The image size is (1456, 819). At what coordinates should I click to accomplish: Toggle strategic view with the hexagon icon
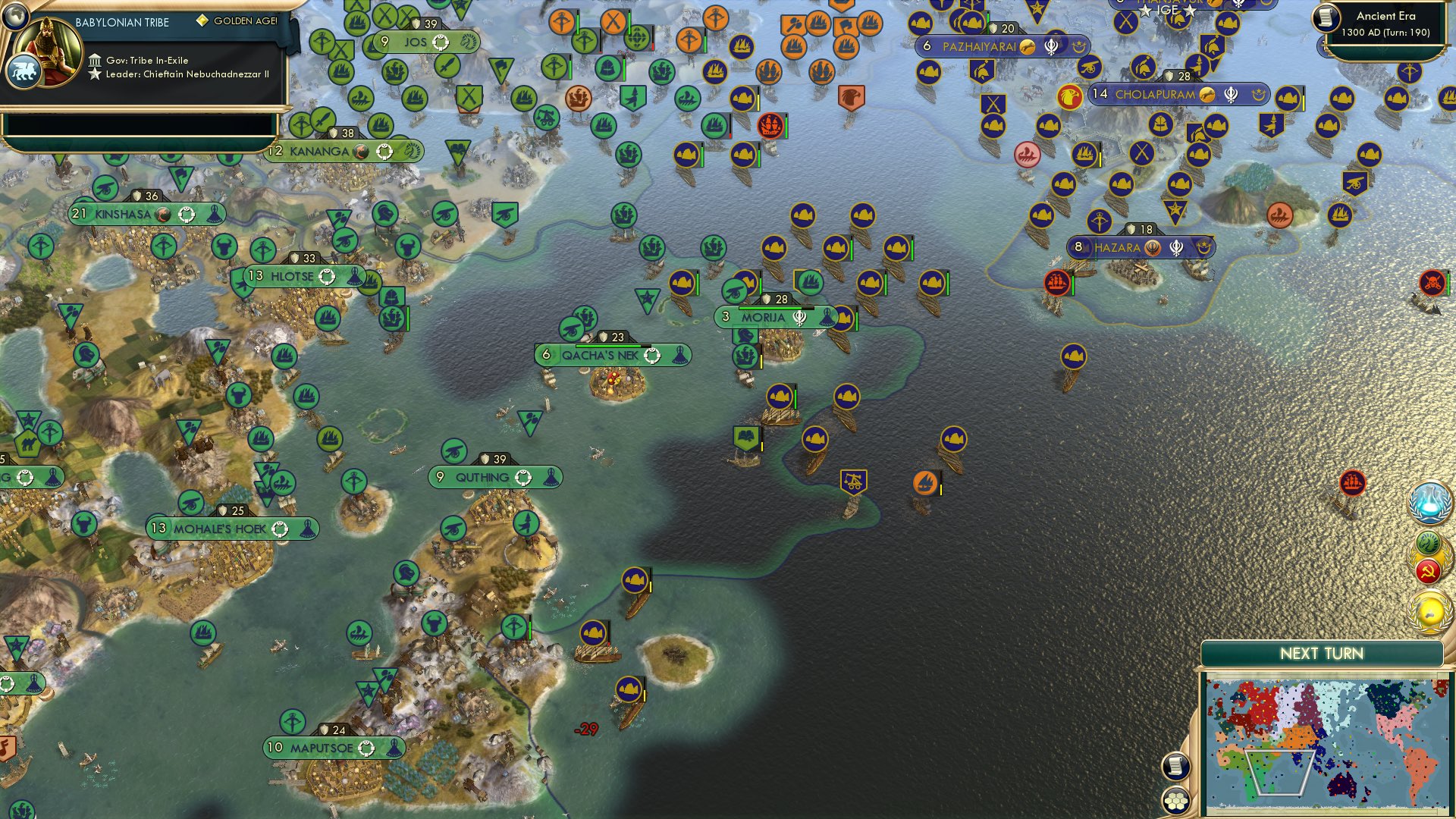[1176, 797]
